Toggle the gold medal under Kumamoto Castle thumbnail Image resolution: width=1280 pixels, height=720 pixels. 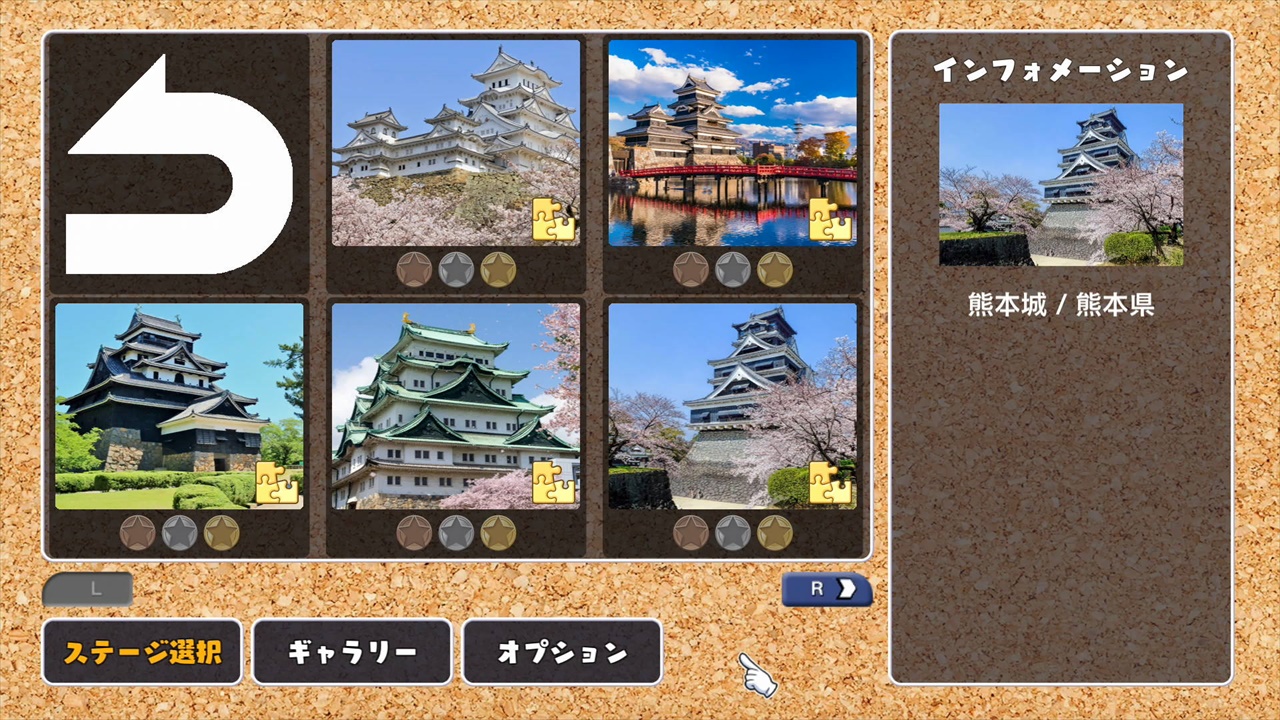point(776,533)
